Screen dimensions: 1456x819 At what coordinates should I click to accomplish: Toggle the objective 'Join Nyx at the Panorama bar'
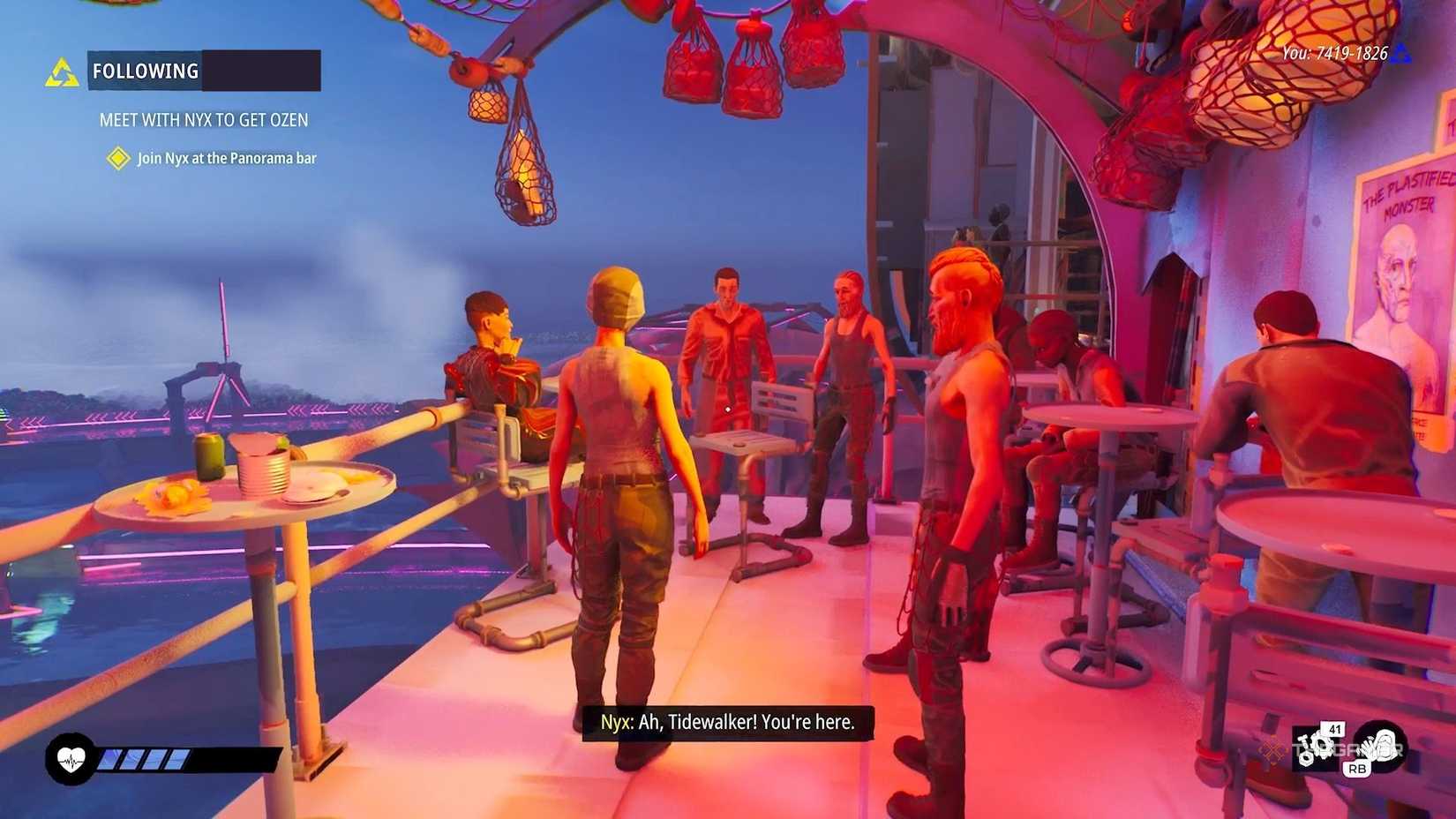pyautogui.click(x=228, y=158)
